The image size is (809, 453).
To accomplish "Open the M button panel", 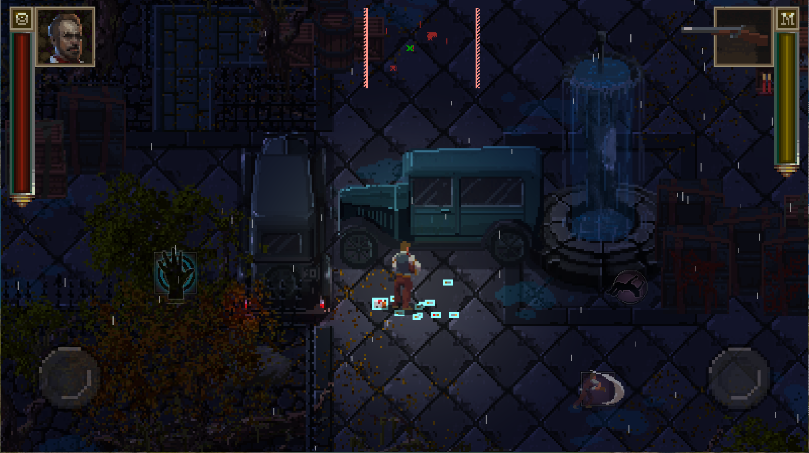I will [785, 19].
